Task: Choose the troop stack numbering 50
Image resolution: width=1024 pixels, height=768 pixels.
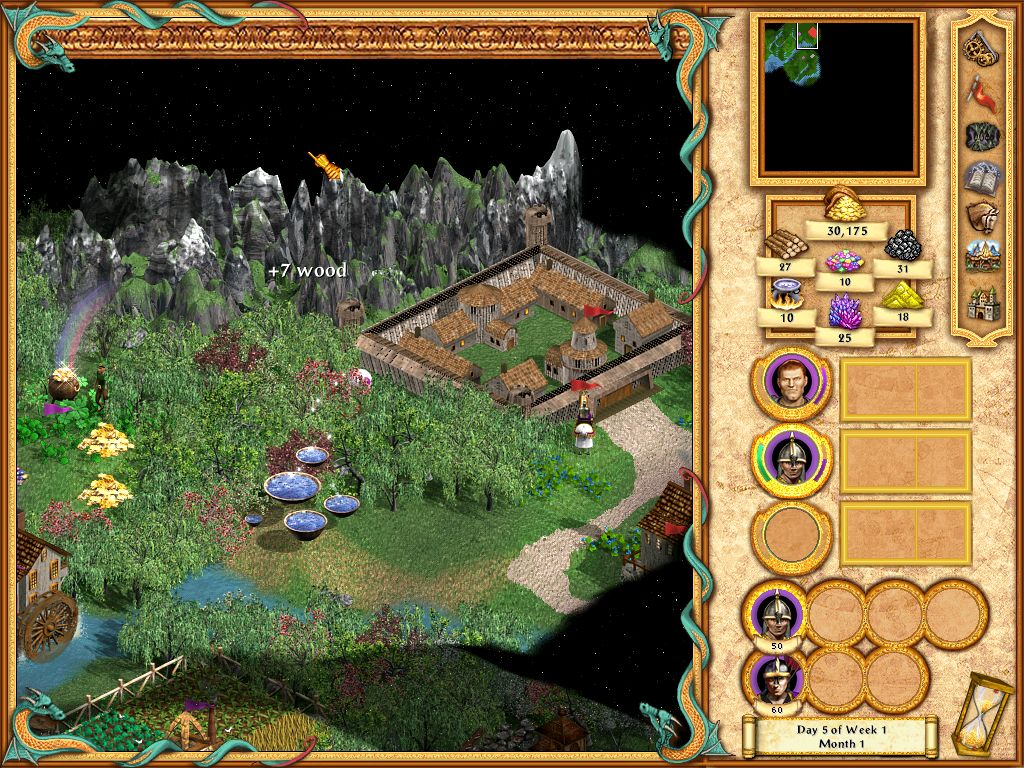Action: coord(775,612)
